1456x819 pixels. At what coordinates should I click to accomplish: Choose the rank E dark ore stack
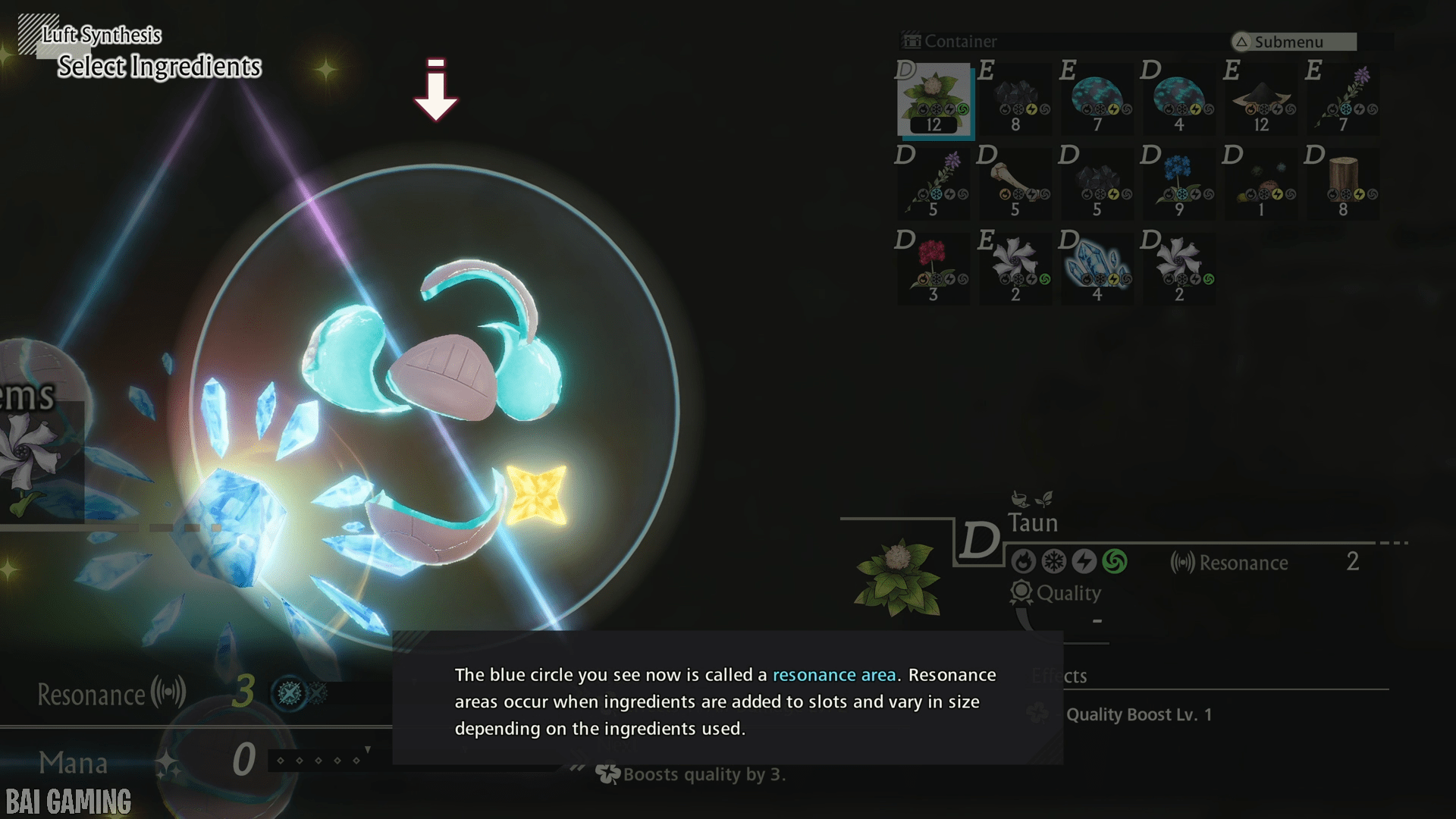1016,99
